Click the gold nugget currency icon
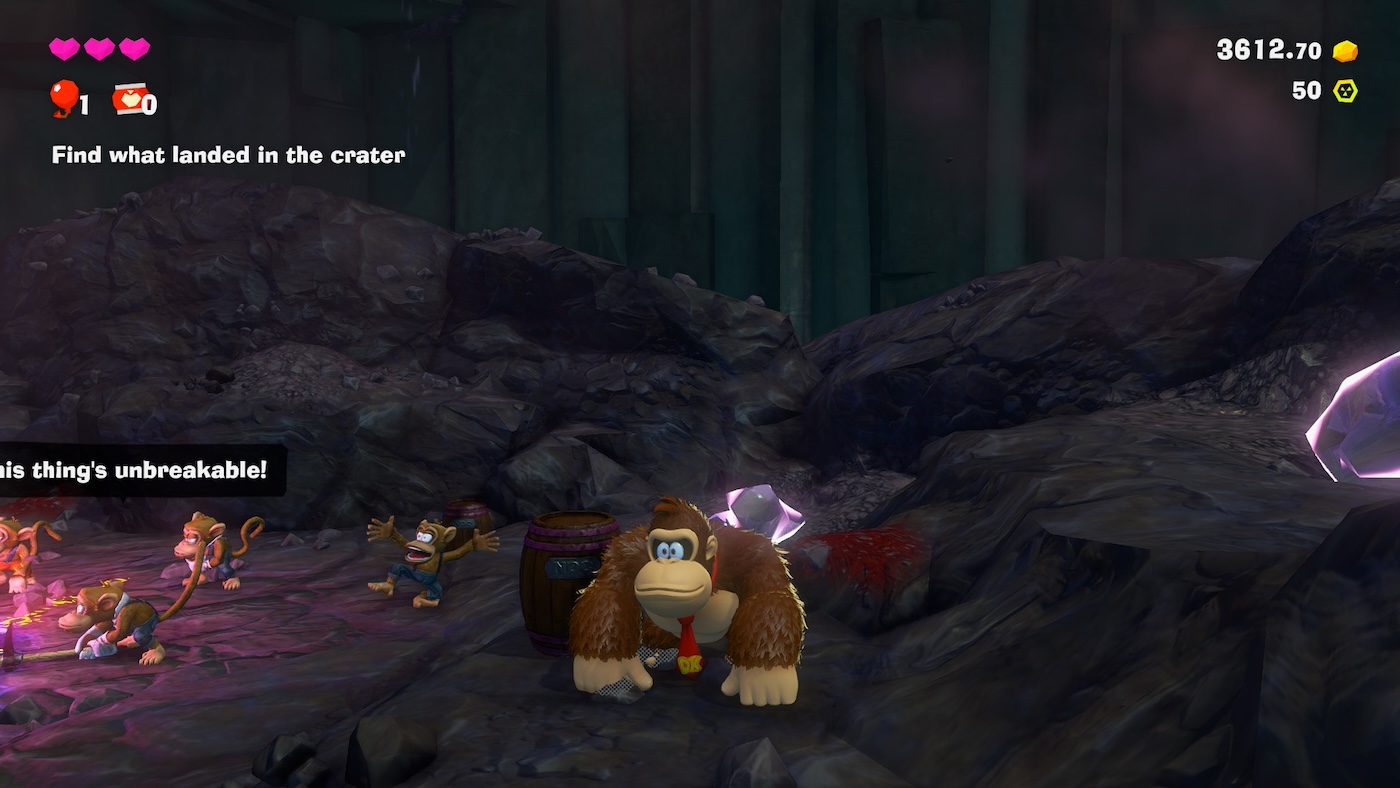 1345,51
